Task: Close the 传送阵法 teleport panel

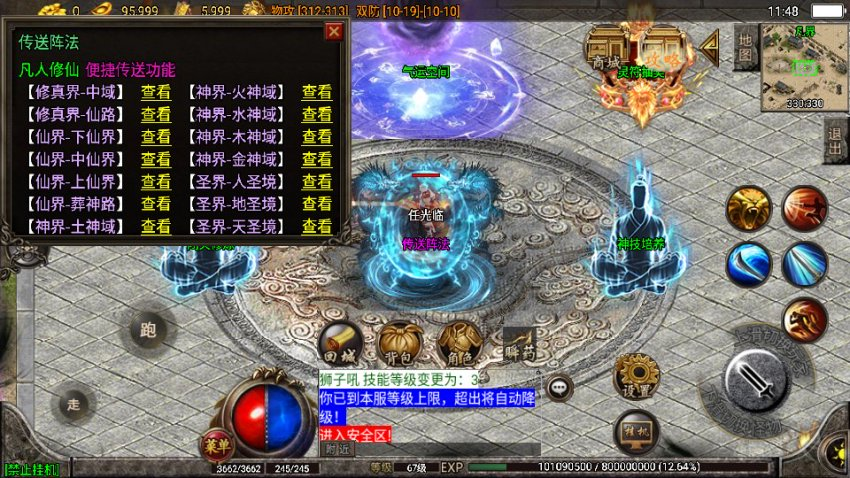Action: pyautogui.click(x=334, y=31)
